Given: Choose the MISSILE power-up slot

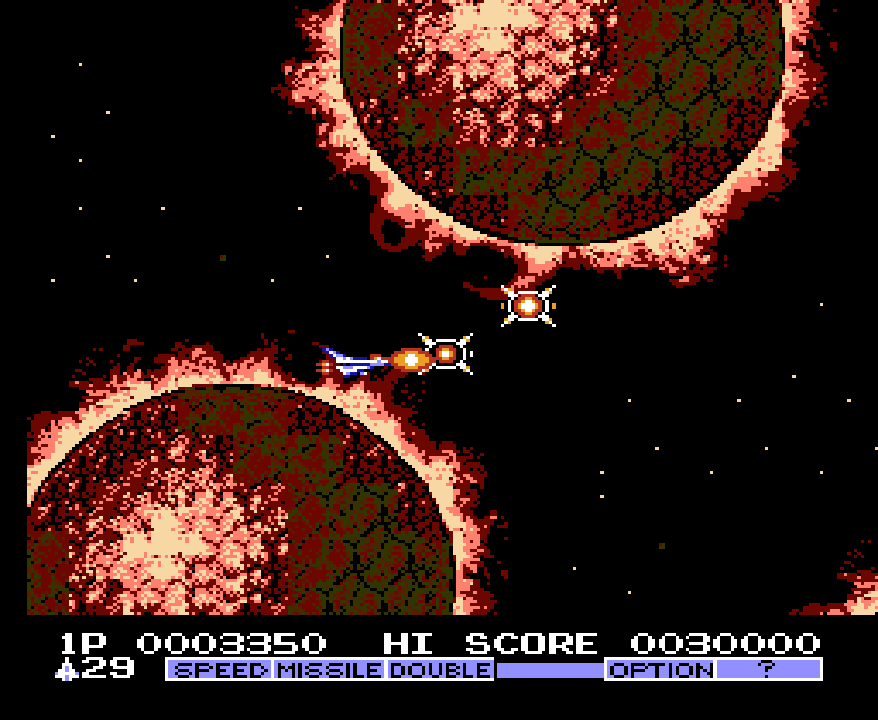Looking at the screenshot, I should (330, 669).
